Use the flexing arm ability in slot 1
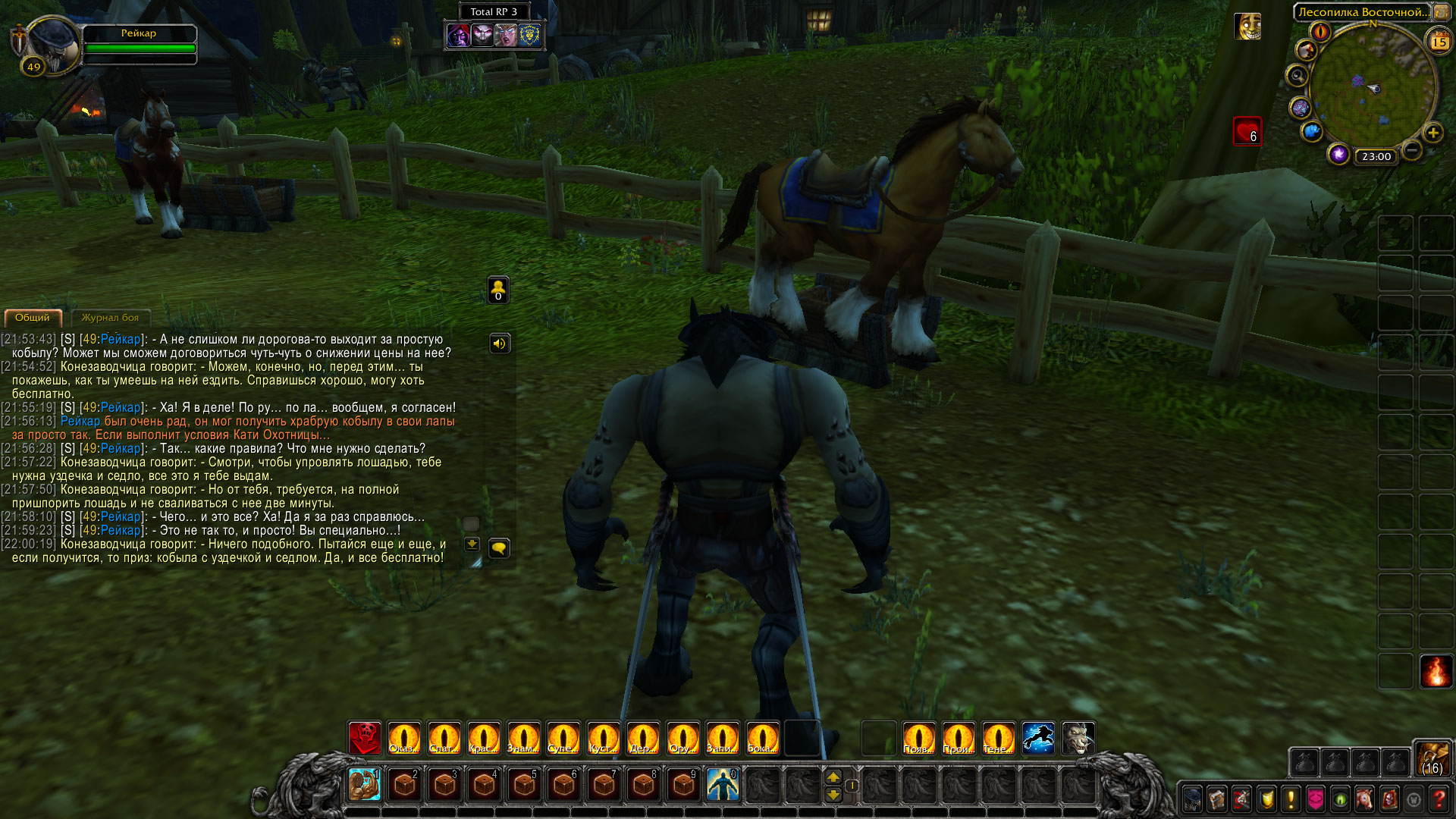This screenshot has height=819, width=1456. (x=365, y=784)
